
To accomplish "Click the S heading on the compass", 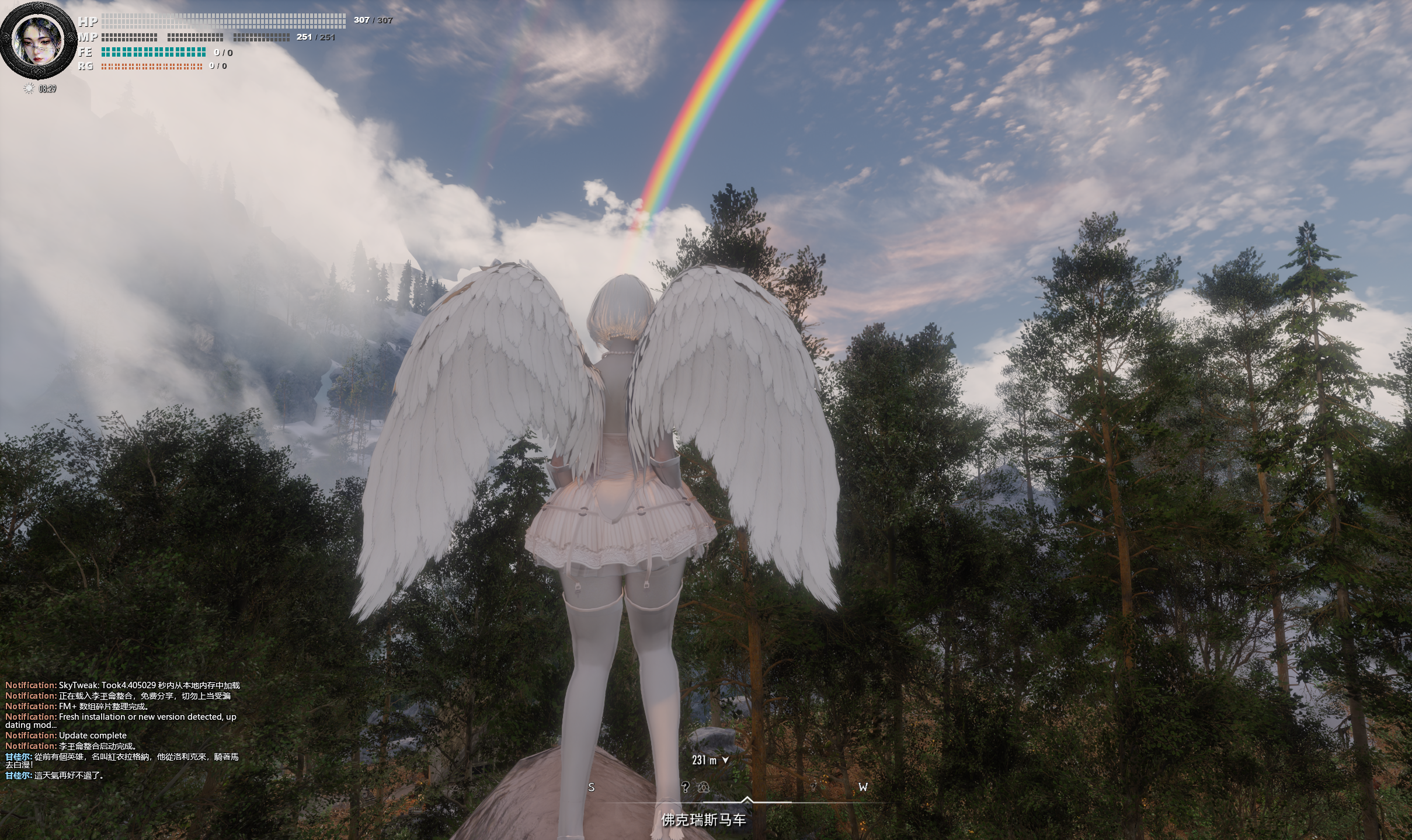I will pyautogui.click(x=591, y=787).
